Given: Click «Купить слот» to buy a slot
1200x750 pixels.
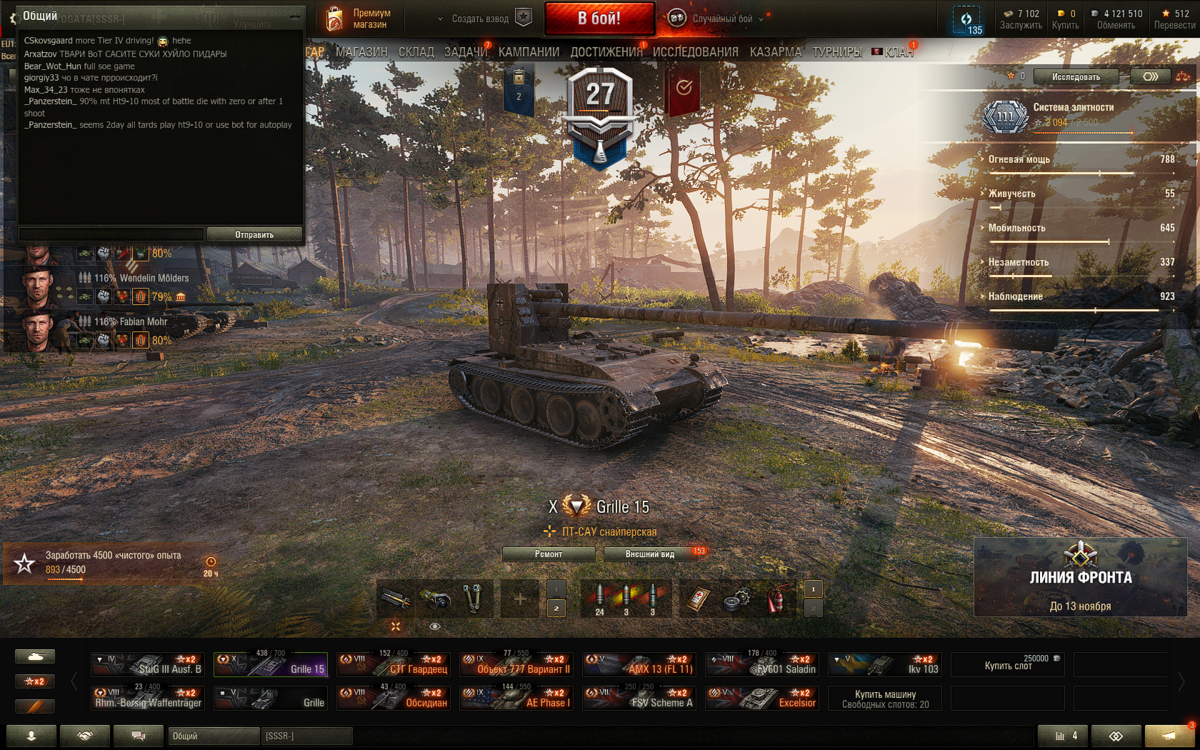Looking at the screenshot, I should point(1007,665).
